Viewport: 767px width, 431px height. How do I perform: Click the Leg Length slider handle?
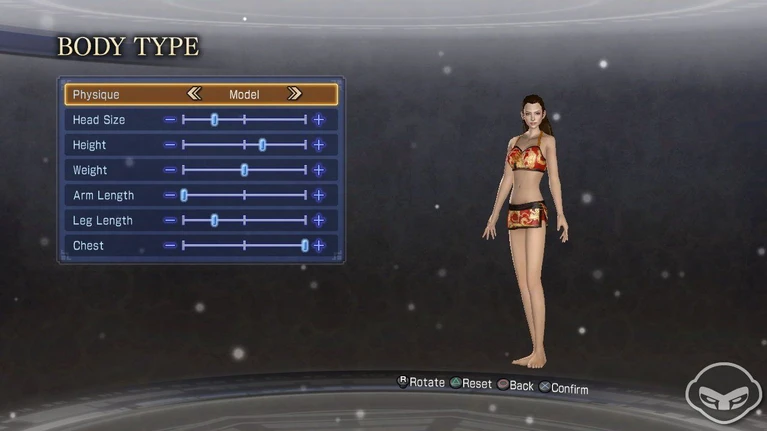214,220
